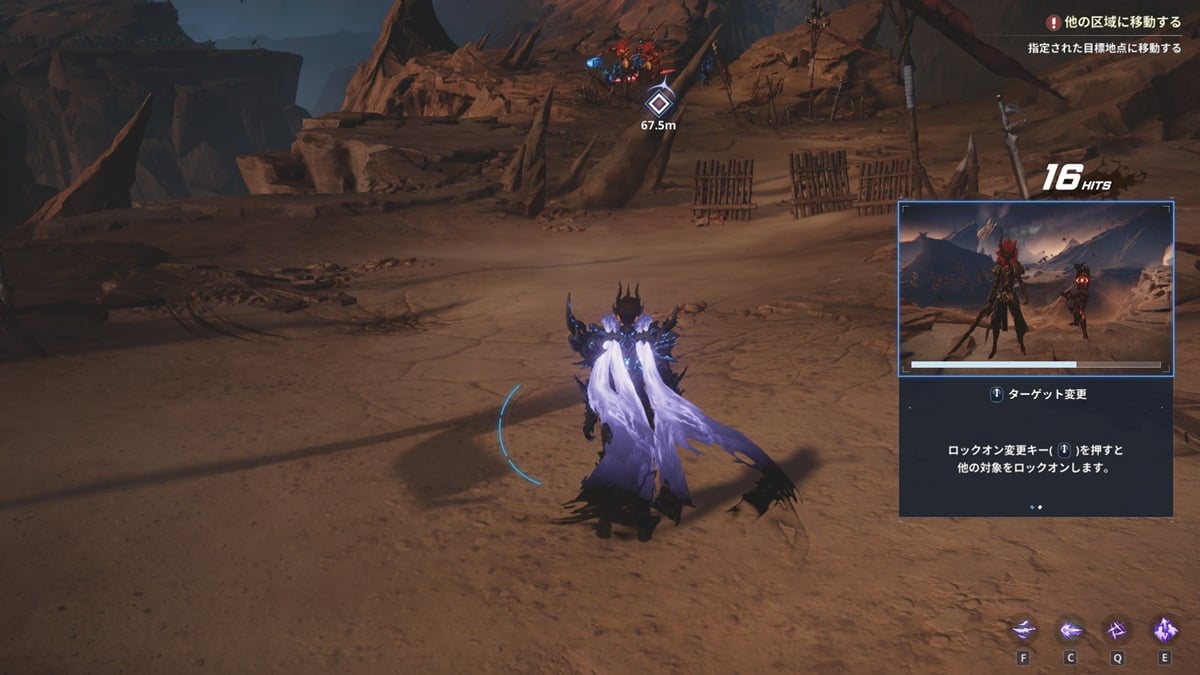
Task: Click the objective waypoint marker showing 67.5m
Action: [658, 102]
